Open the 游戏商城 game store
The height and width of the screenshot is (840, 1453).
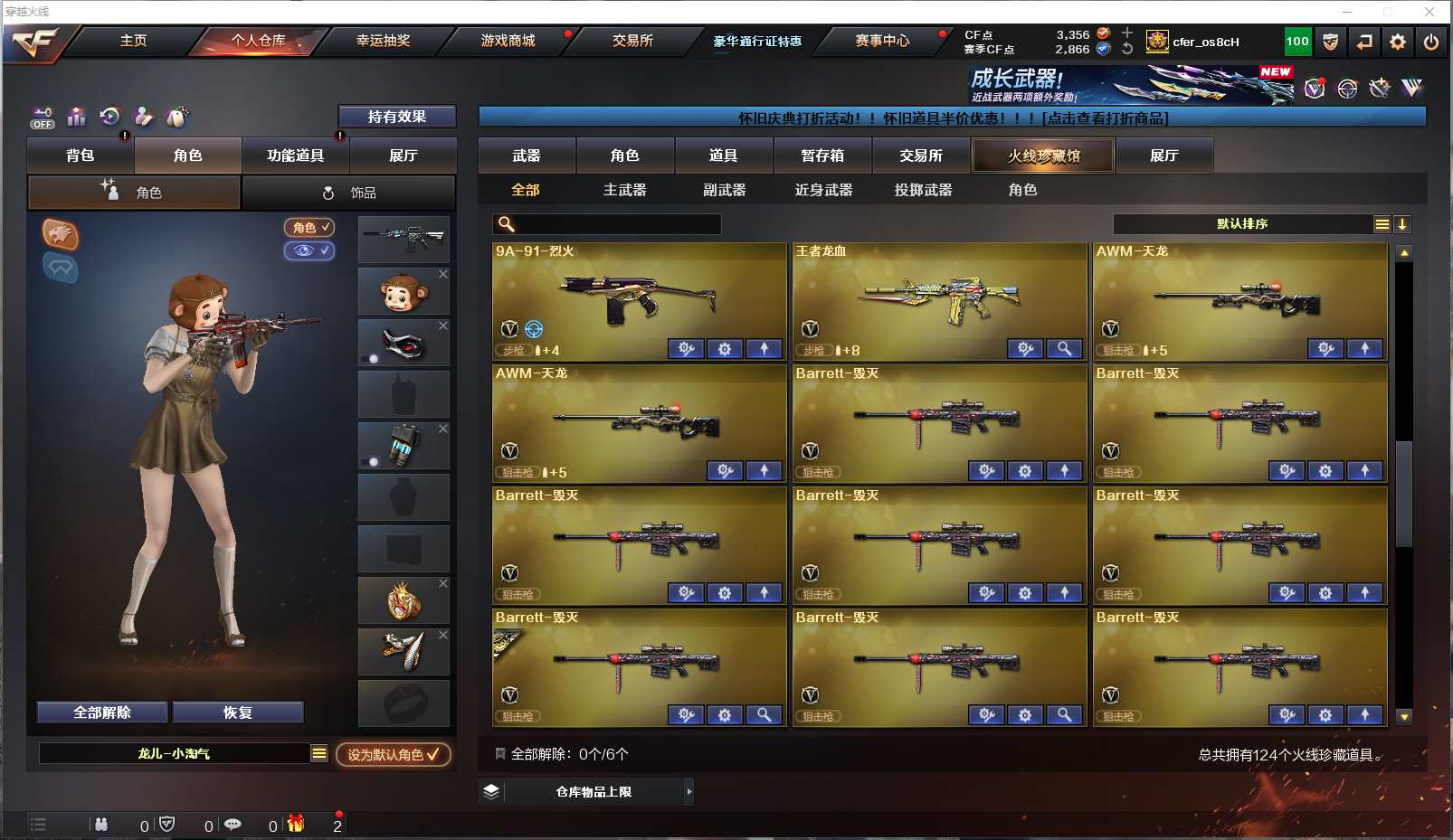pyautogui.click(x=508, y=41)
